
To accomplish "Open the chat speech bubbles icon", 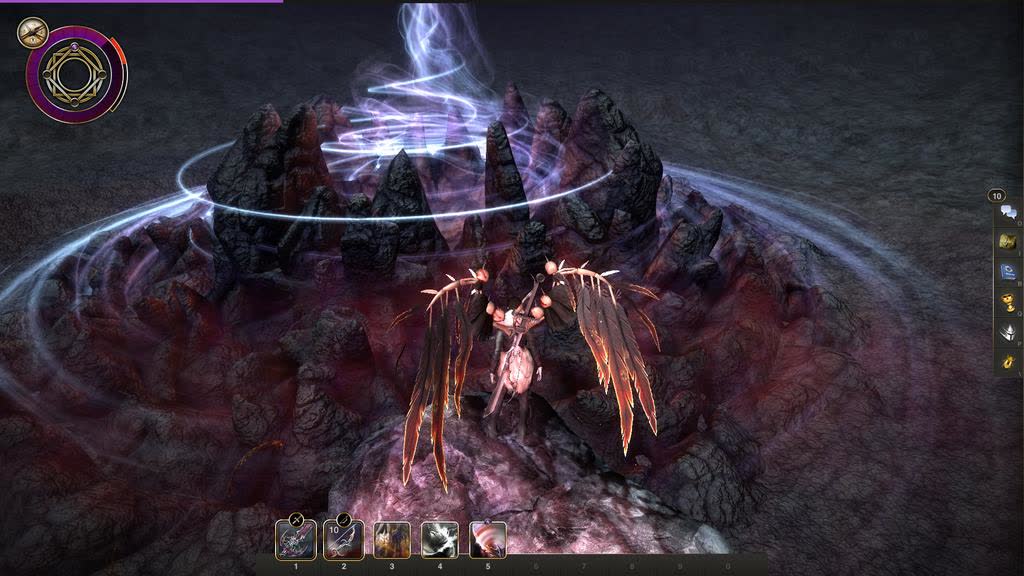I will (x=1008, y=212).
